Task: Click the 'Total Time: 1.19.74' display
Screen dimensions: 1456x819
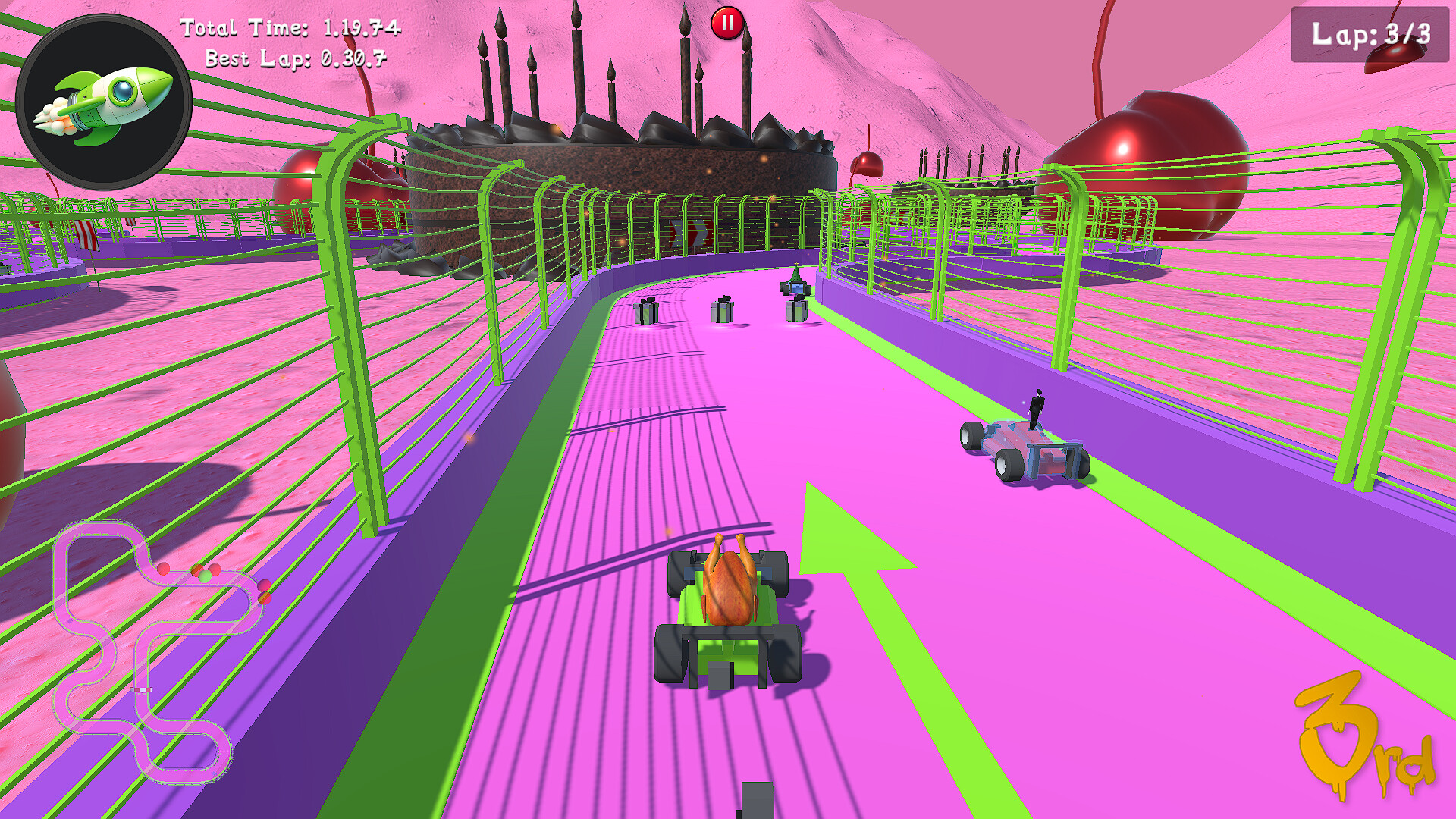Action: pyautogui.click(x=290, y=27)
